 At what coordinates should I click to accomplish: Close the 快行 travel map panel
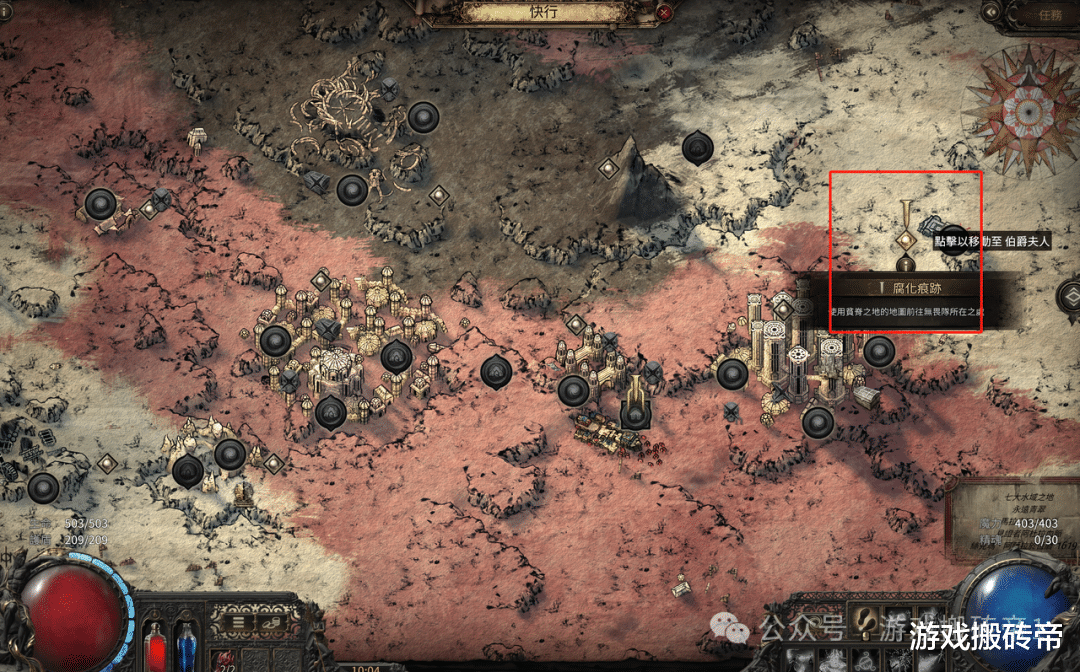point(665,13)
